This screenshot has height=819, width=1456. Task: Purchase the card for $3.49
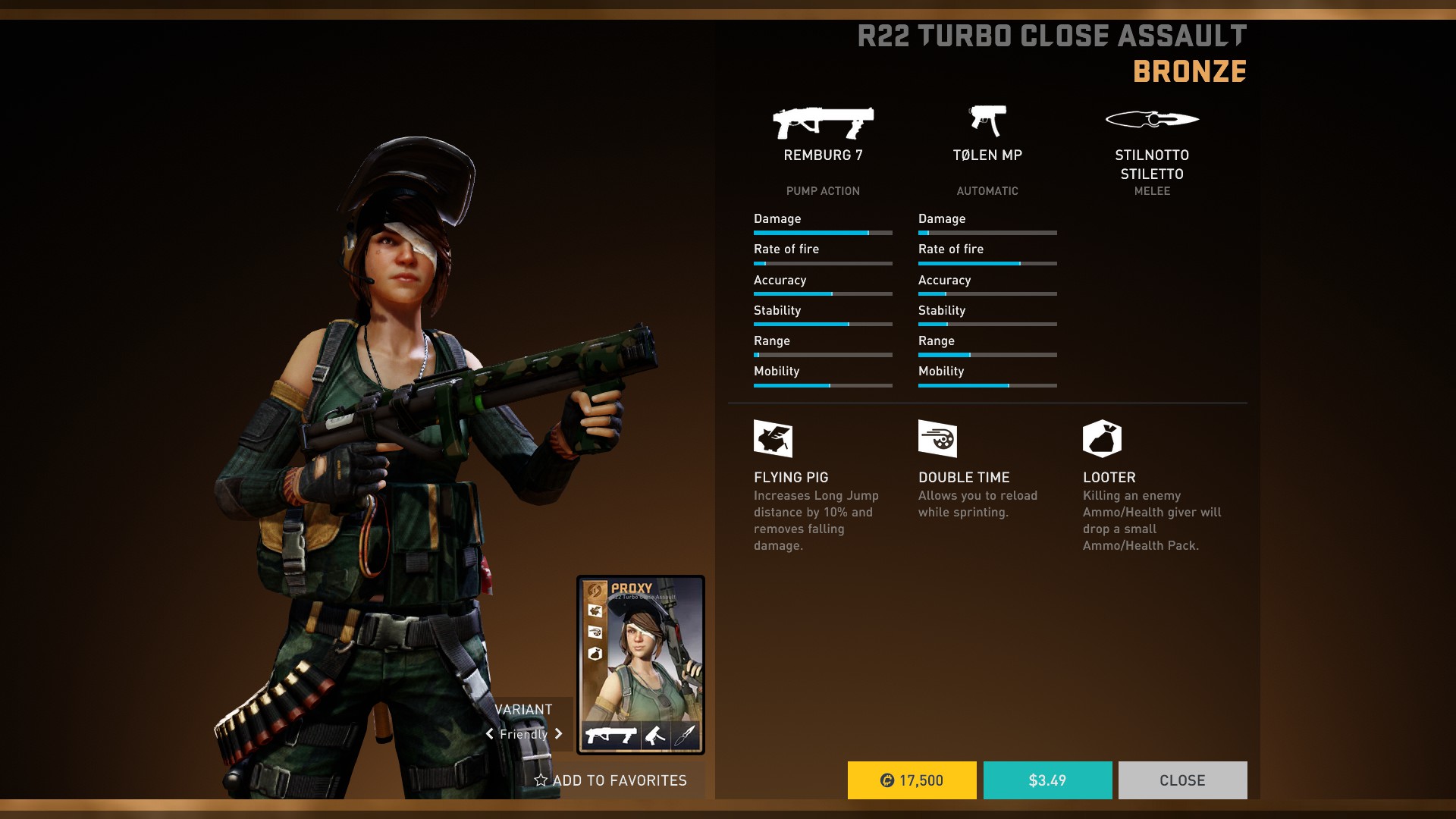coord(1047,780)
